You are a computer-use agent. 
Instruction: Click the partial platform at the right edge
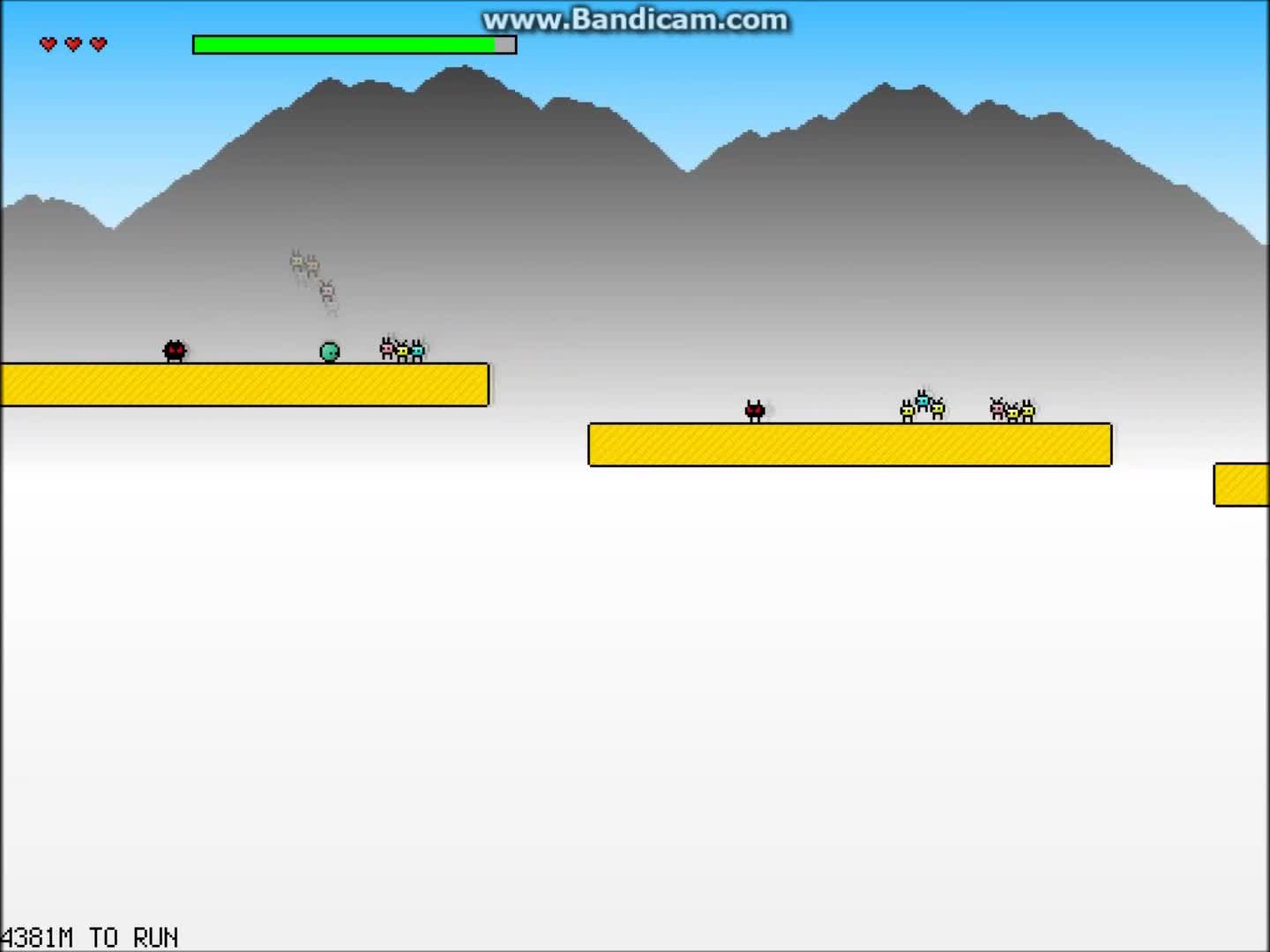click(1244, 484)
